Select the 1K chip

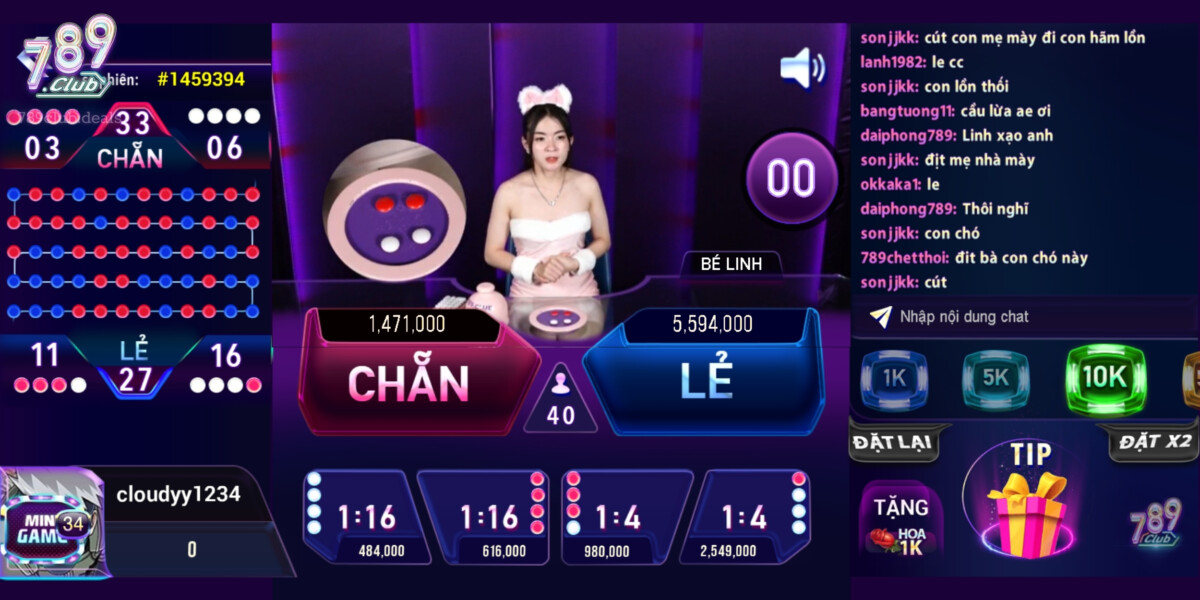pos(893,379)
